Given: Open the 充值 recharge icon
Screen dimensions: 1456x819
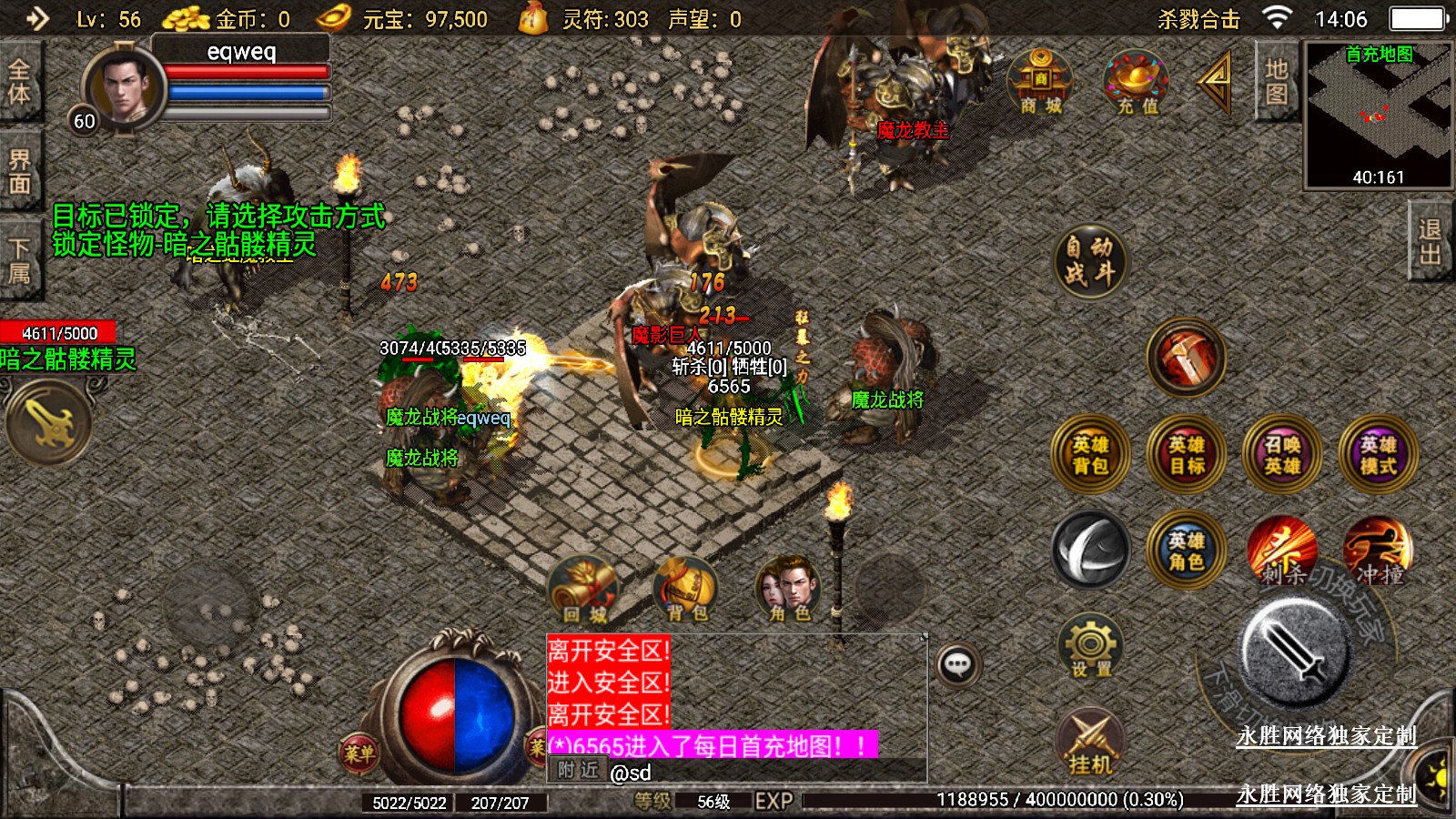Looking at the screenshot, I should 1137,83.
